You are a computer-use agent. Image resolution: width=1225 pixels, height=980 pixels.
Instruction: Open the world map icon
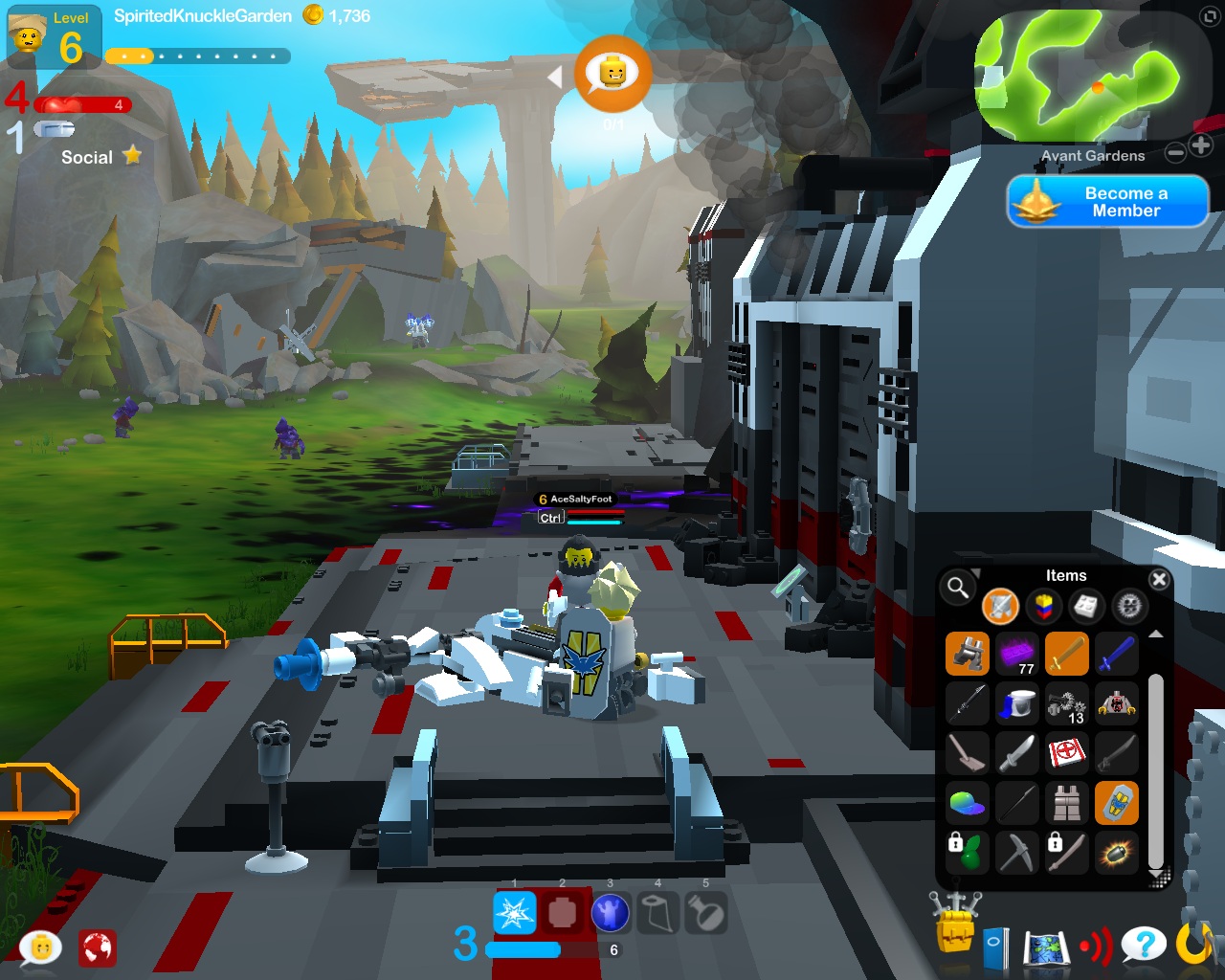[1045, 947]
